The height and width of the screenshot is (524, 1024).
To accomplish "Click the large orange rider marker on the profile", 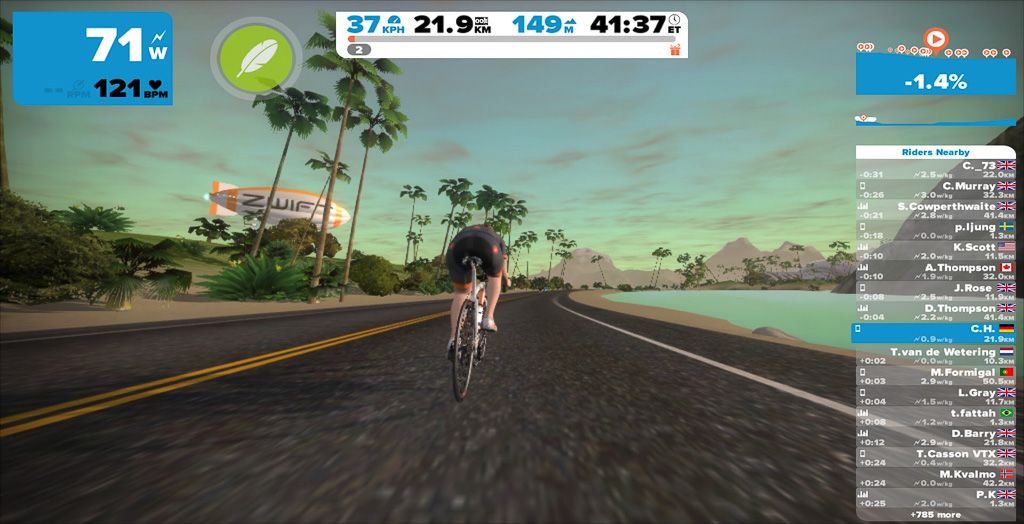I will click(935, 39).
